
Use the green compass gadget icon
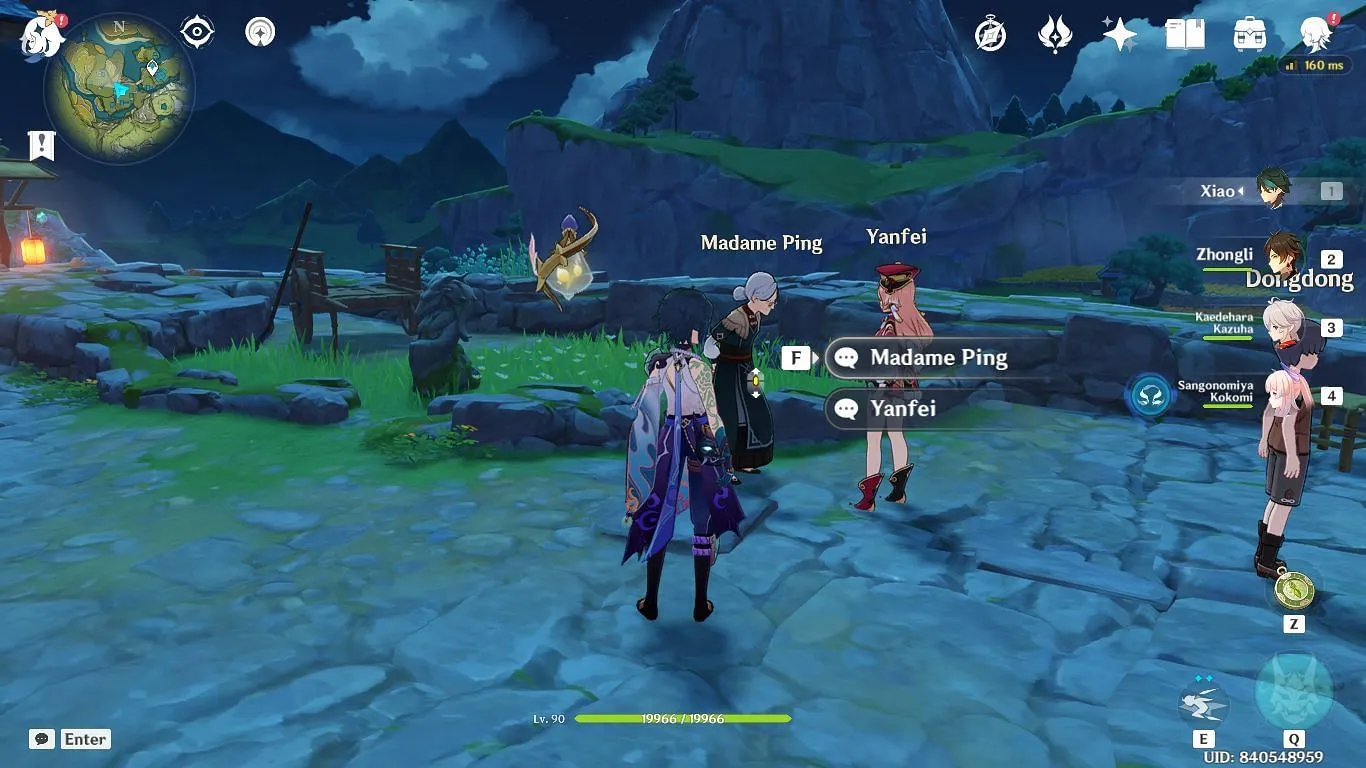(1293, 589)
